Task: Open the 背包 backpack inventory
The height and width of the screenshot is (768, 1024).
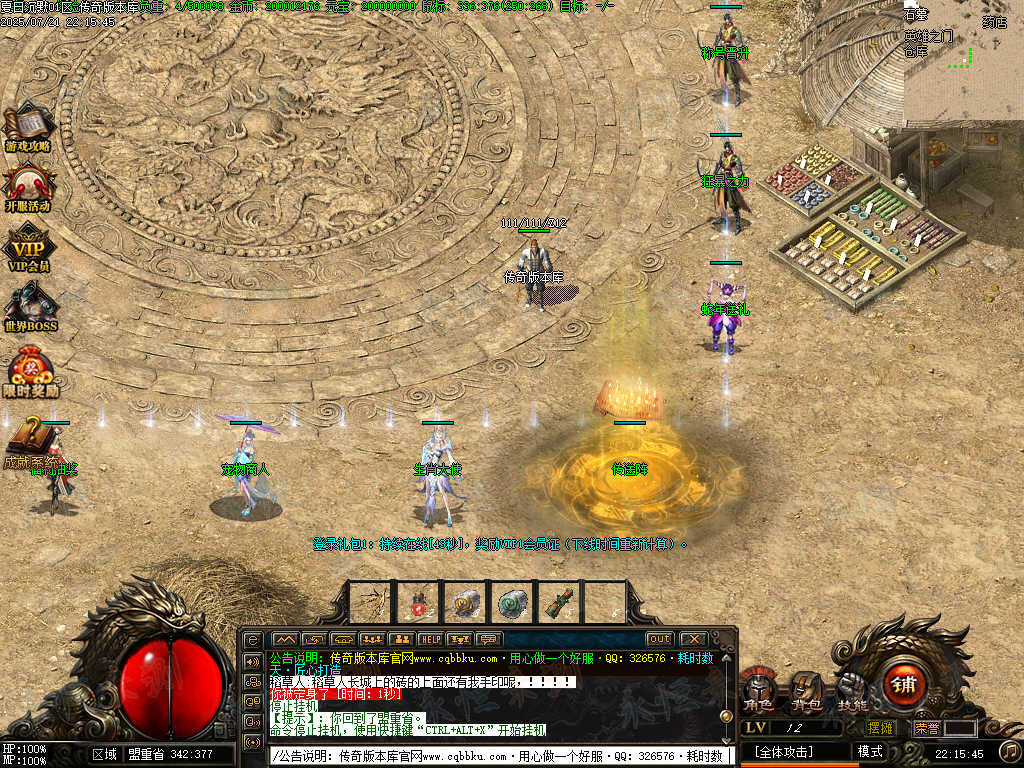Action: click(806, 691)
